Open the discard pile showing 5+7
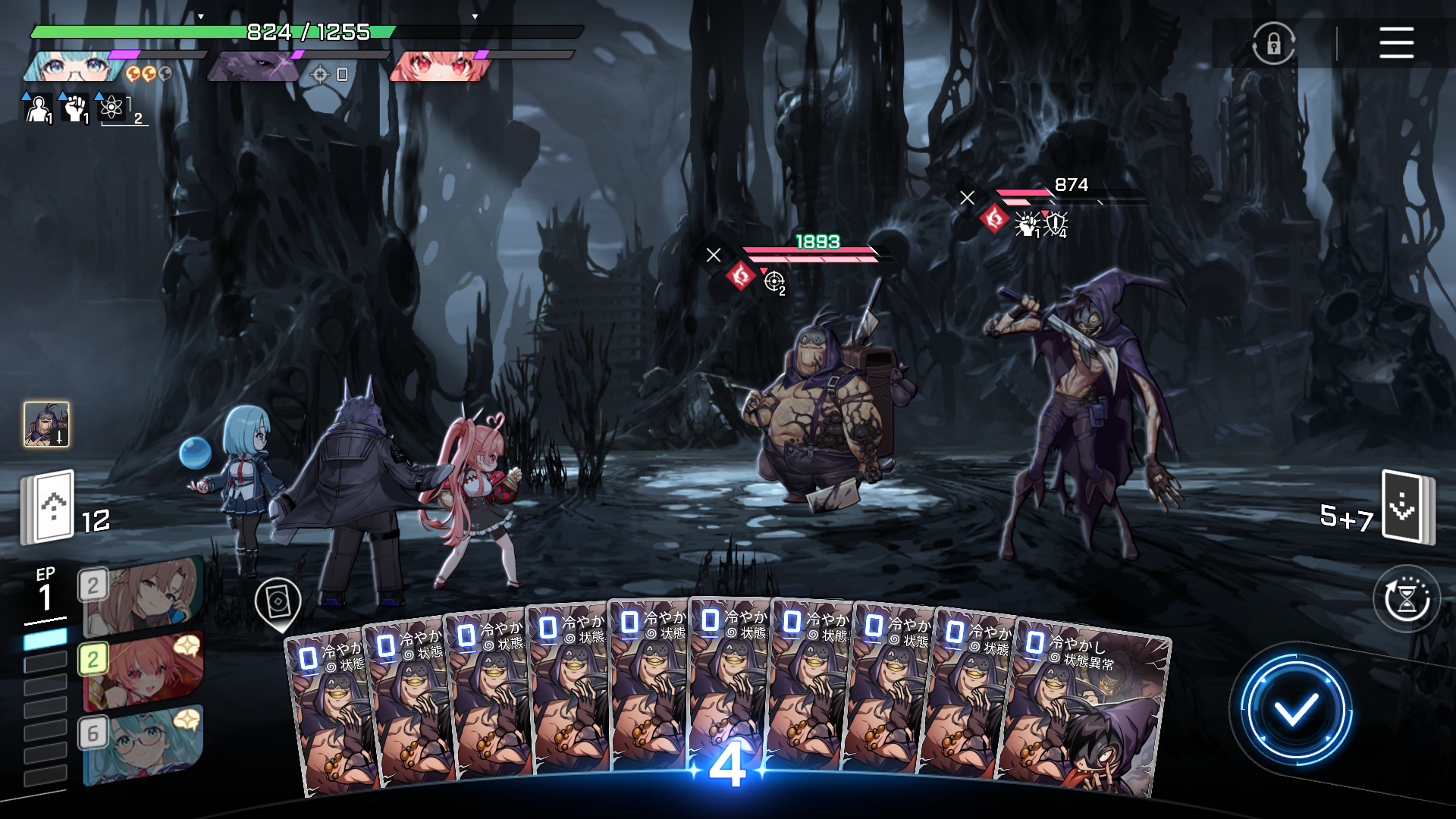This screenshot has height=819, width=1456. (1407, 507)
